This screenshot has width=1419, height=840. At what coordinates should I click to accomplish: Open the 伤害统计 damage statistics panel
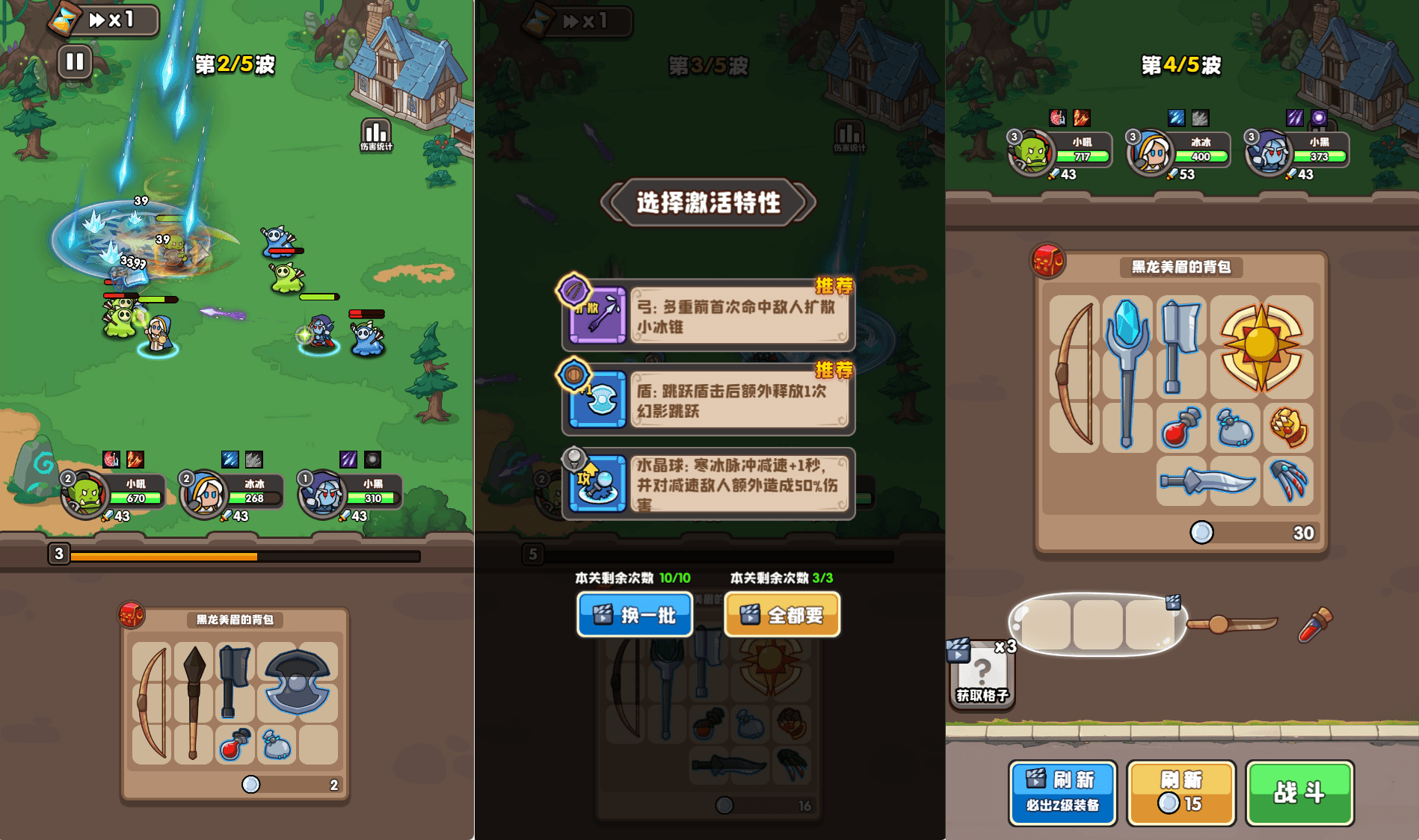coord(375,132)
